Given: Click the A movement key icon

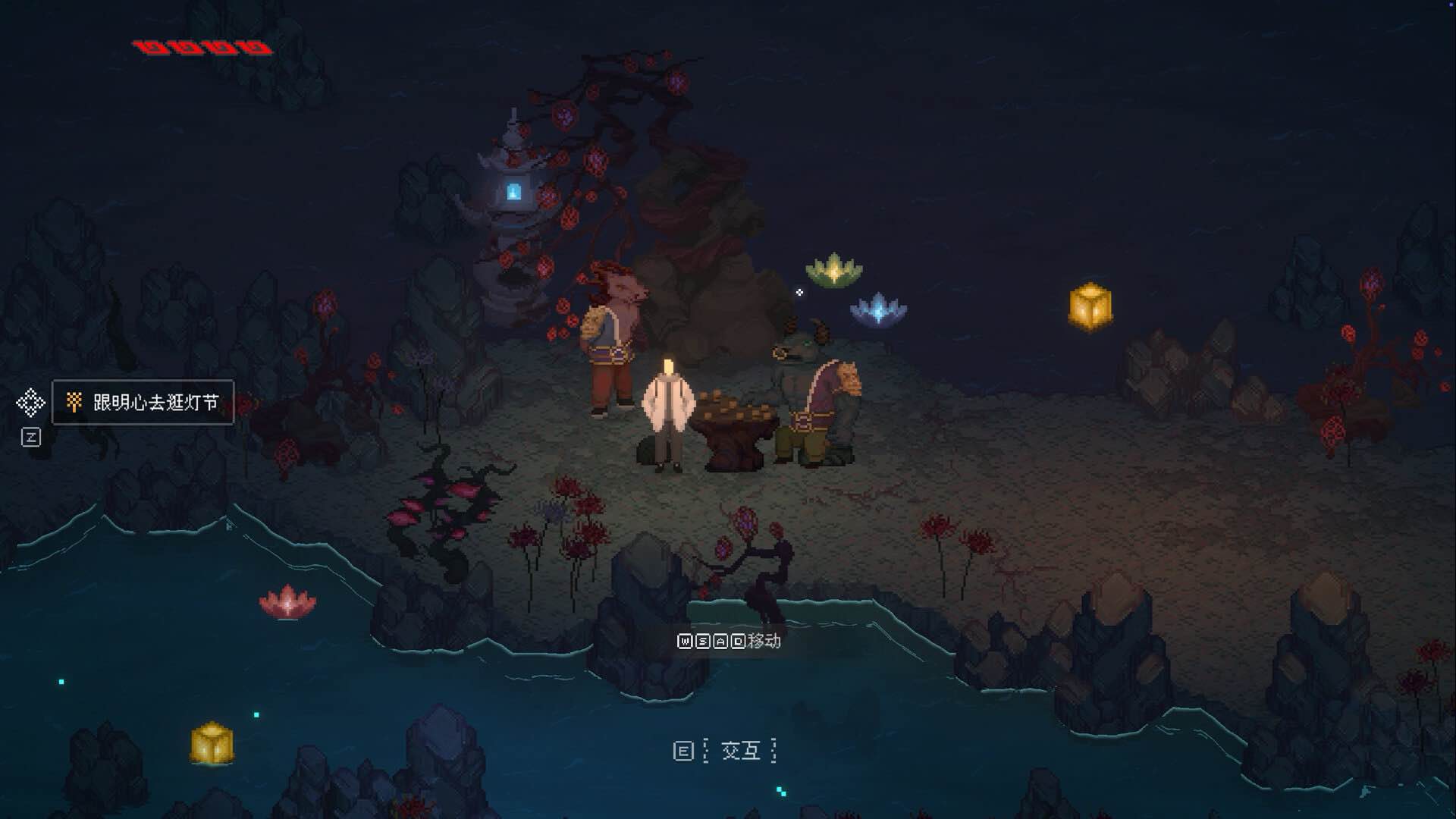Looking at the screenshot, I should (x=721, y=642).
